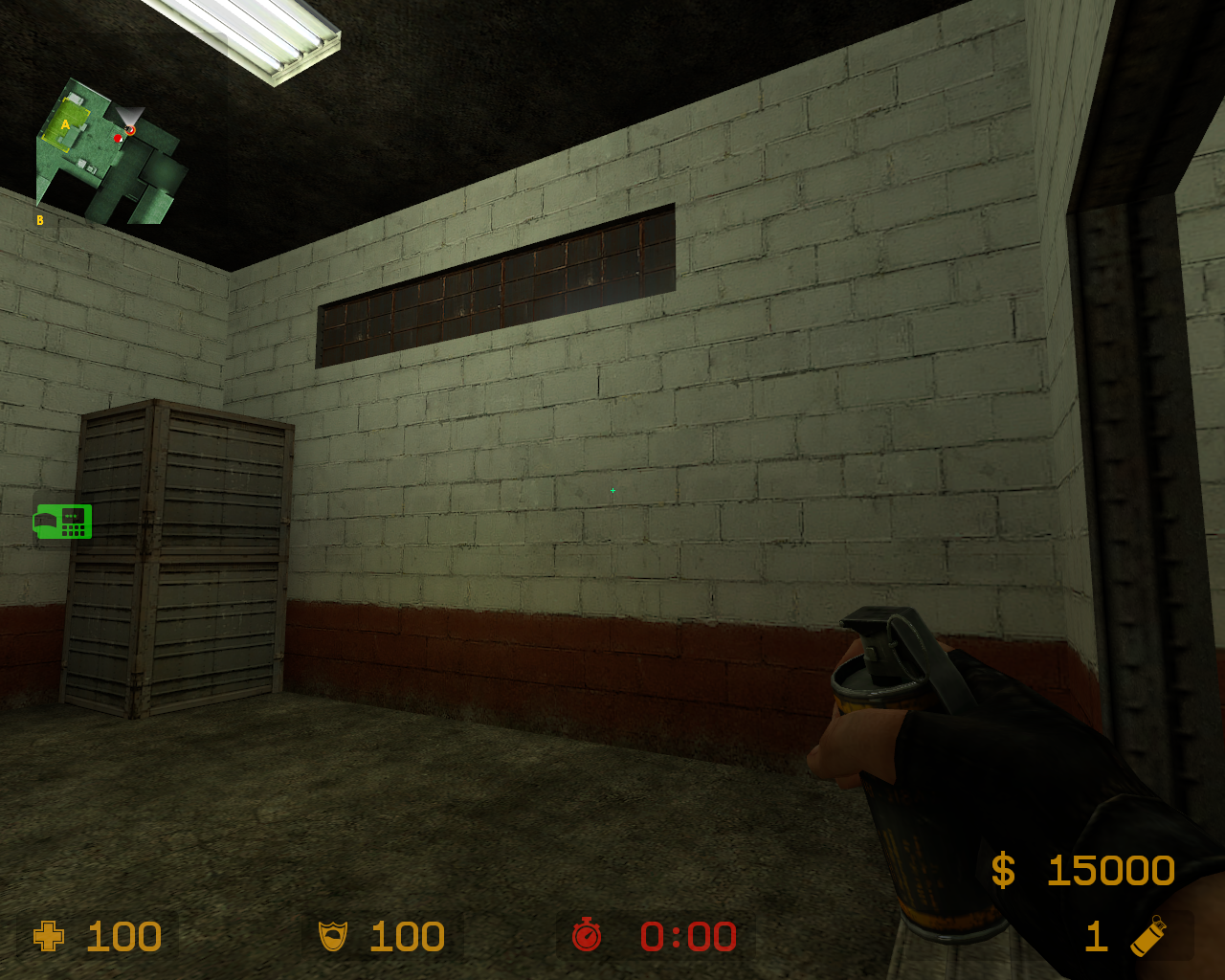The width and height of the screenshot is (1225, 980).
Task: Click the bombsite B label on the radar
Action: click(40, 219)
